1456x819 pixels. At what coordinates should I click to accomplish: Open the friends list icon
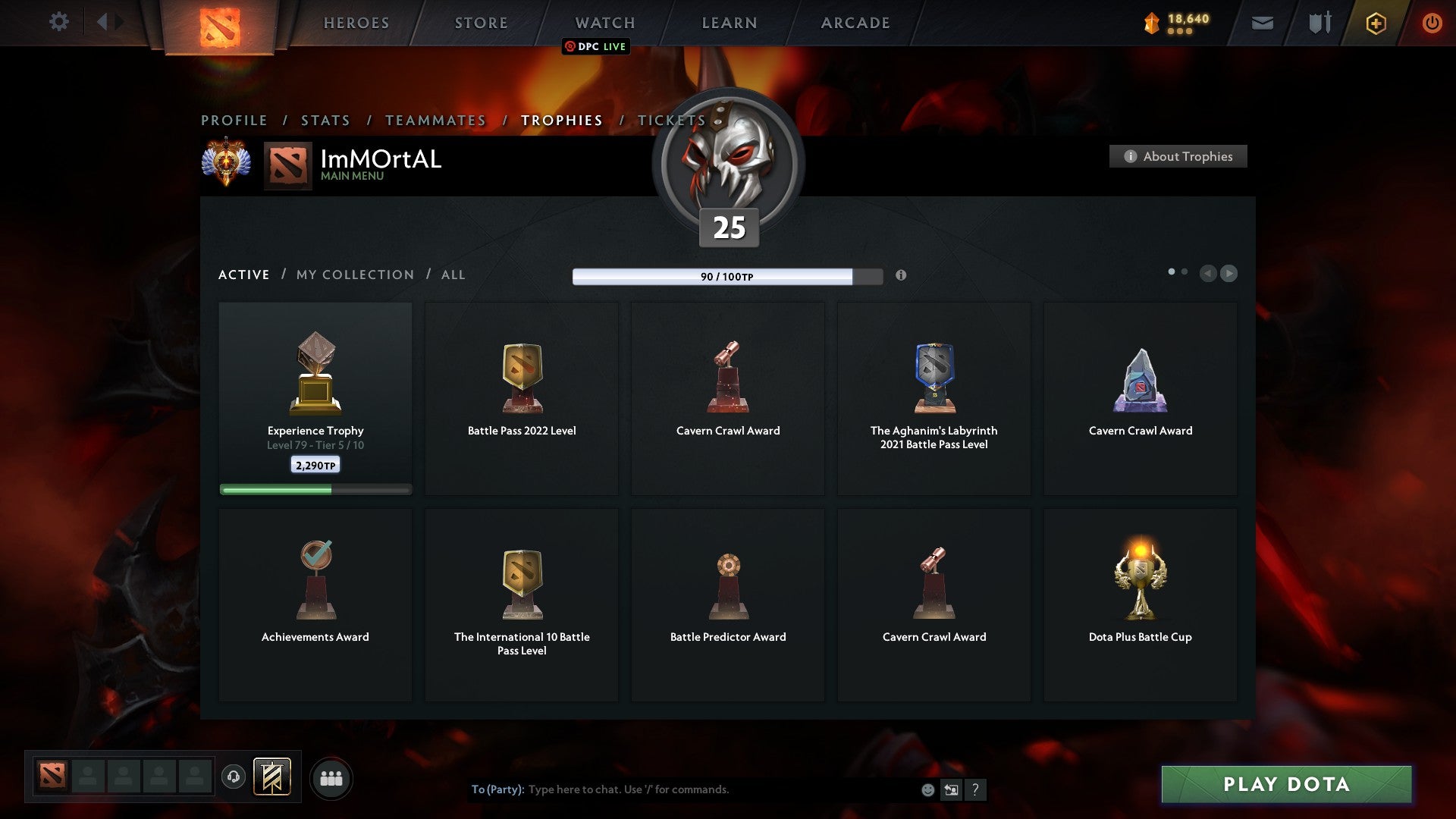click(330, 777)
